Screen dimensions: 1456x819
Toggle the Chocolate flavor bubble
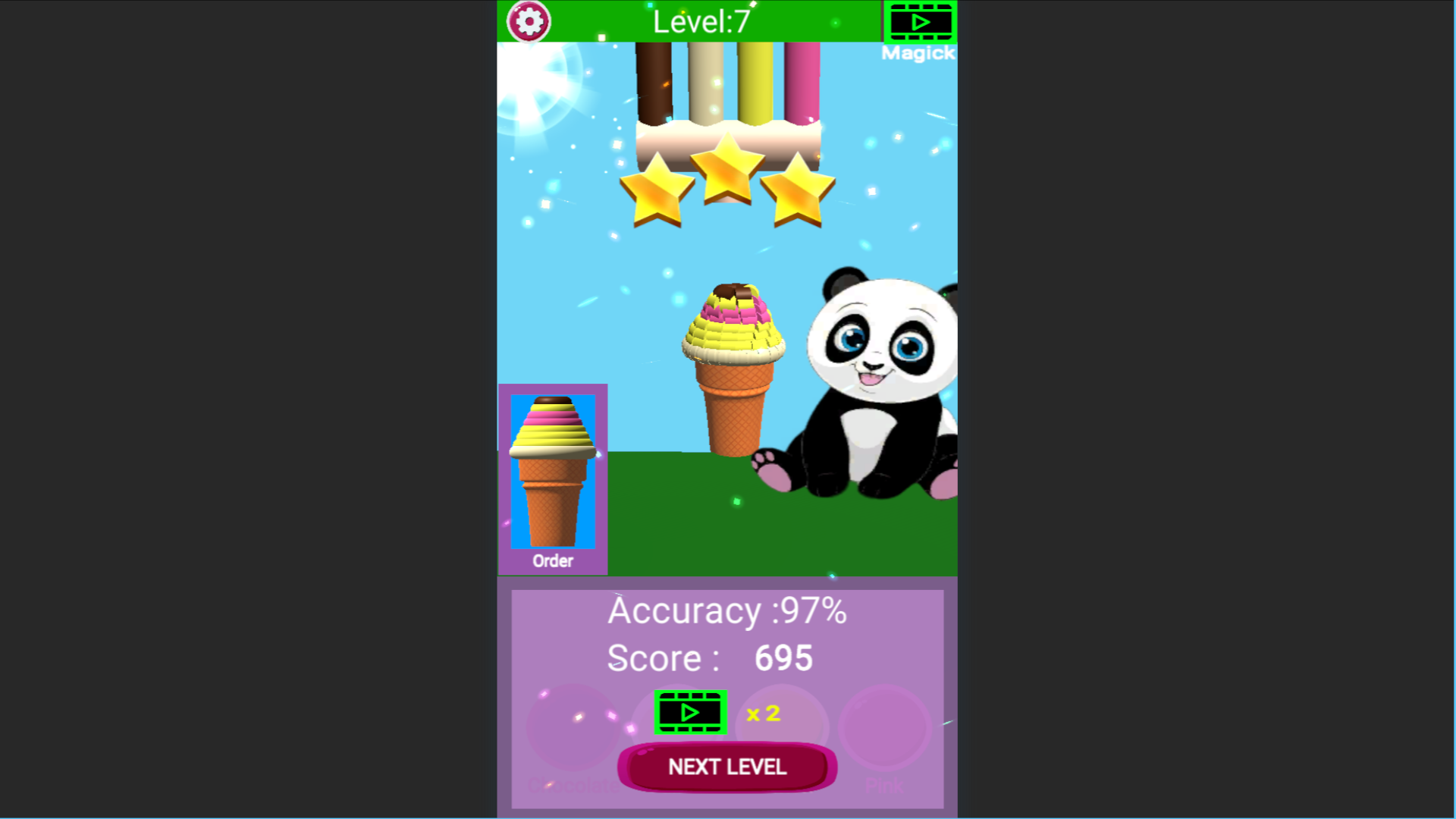(573, 728)
